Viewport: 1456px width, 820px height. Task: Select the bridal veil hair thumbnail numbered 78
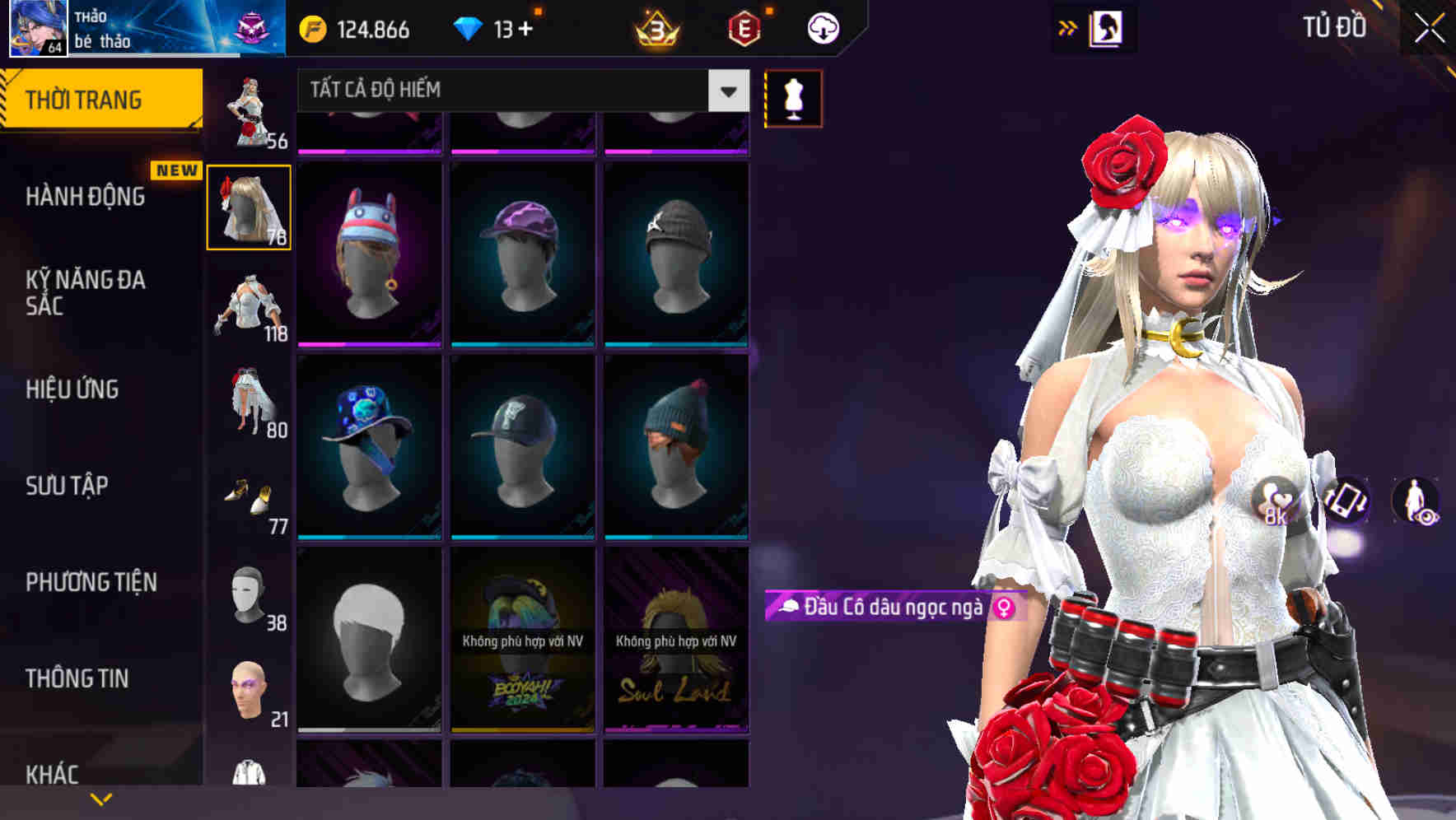click(x=249, y=207)
